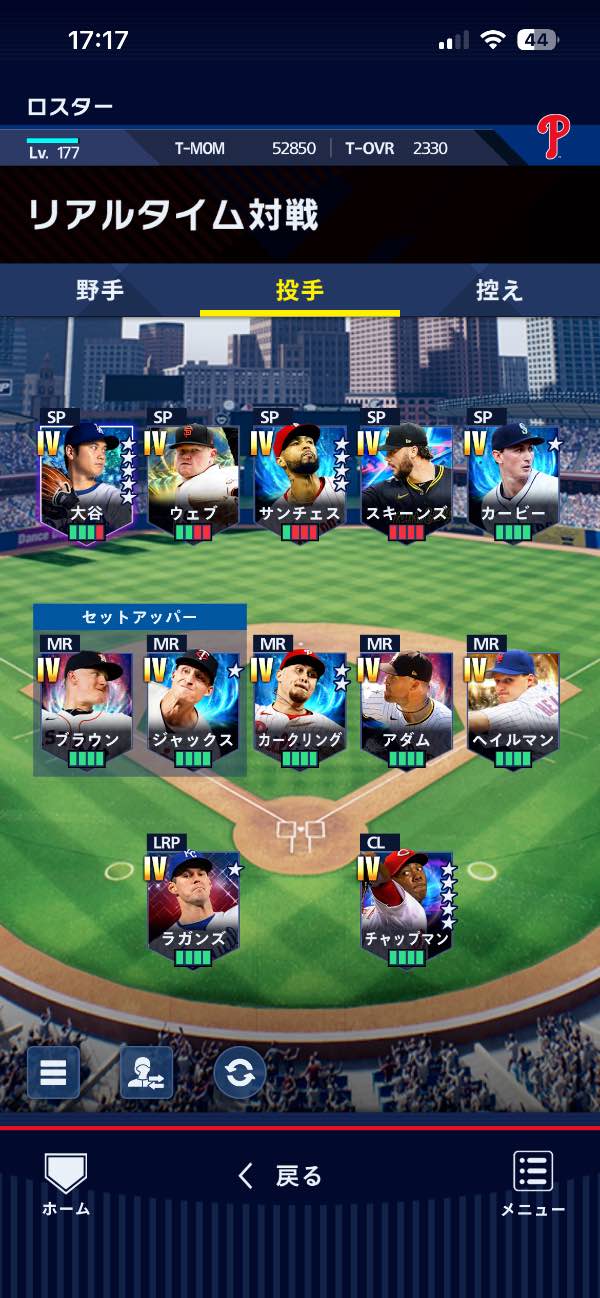
Task: Switch to the 野手 tab
Action: 100,291
